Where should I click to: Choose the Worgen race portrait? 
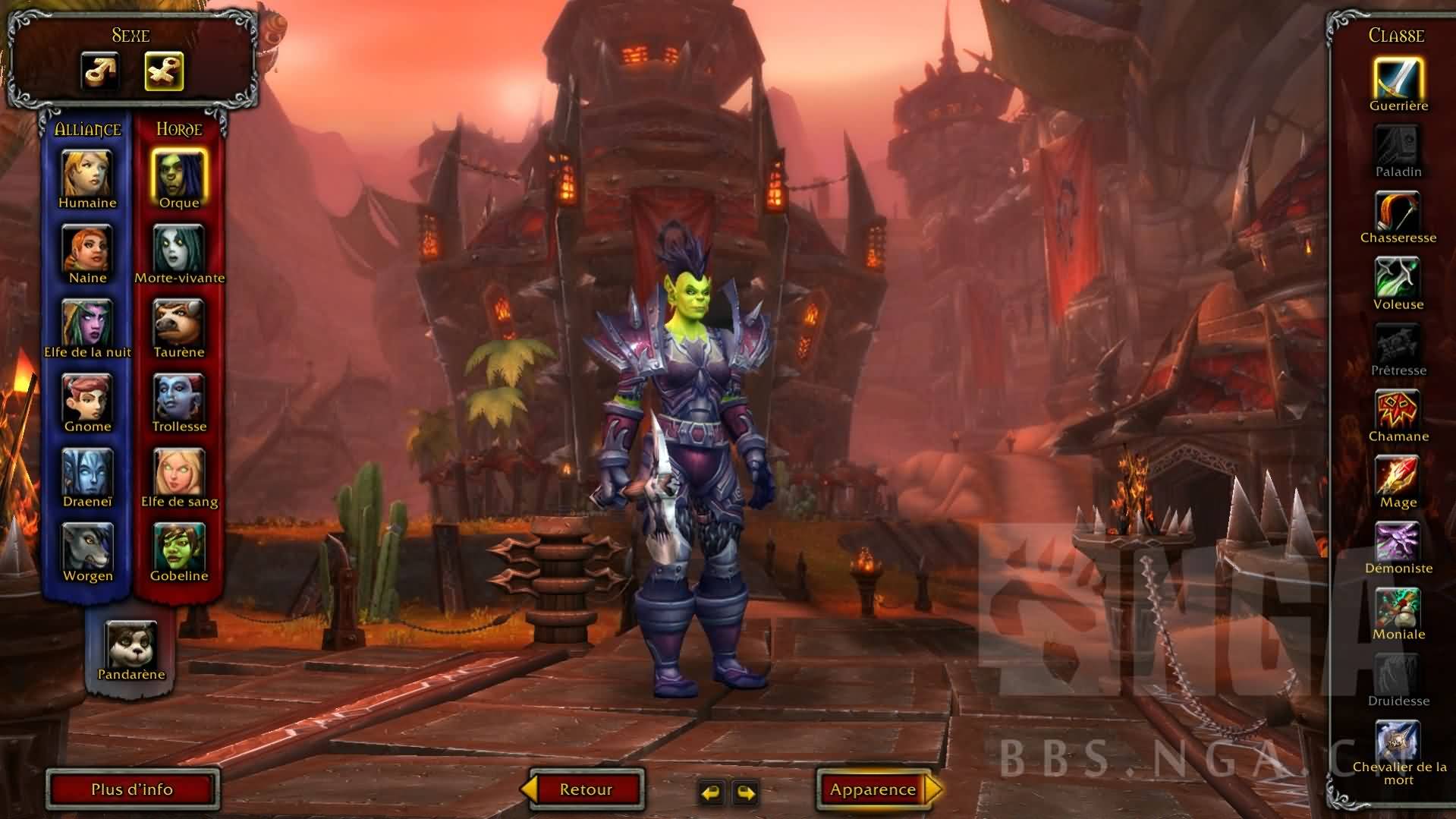pos(87,547)
